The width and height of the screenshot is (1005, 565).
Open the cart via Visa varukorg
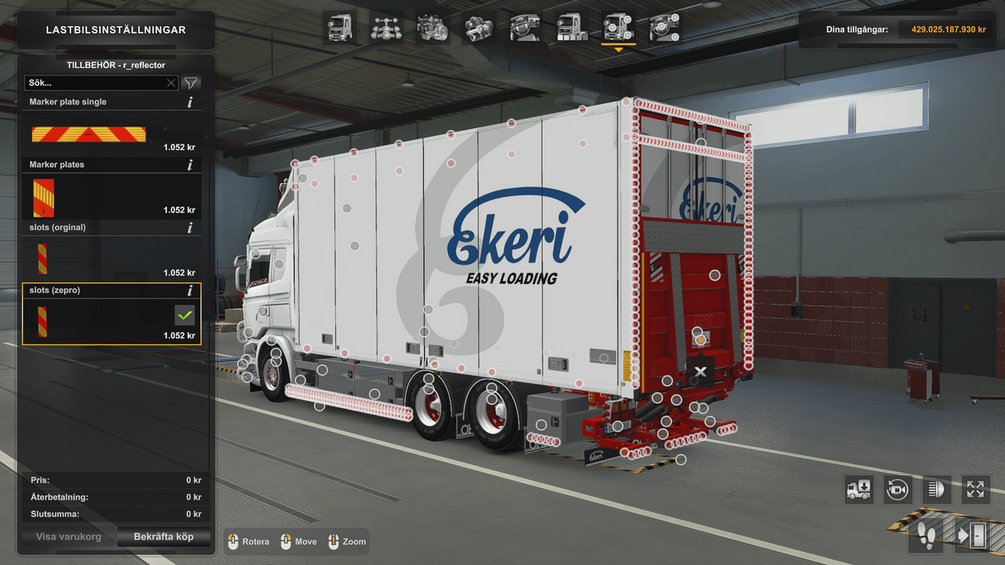(67, 537)
